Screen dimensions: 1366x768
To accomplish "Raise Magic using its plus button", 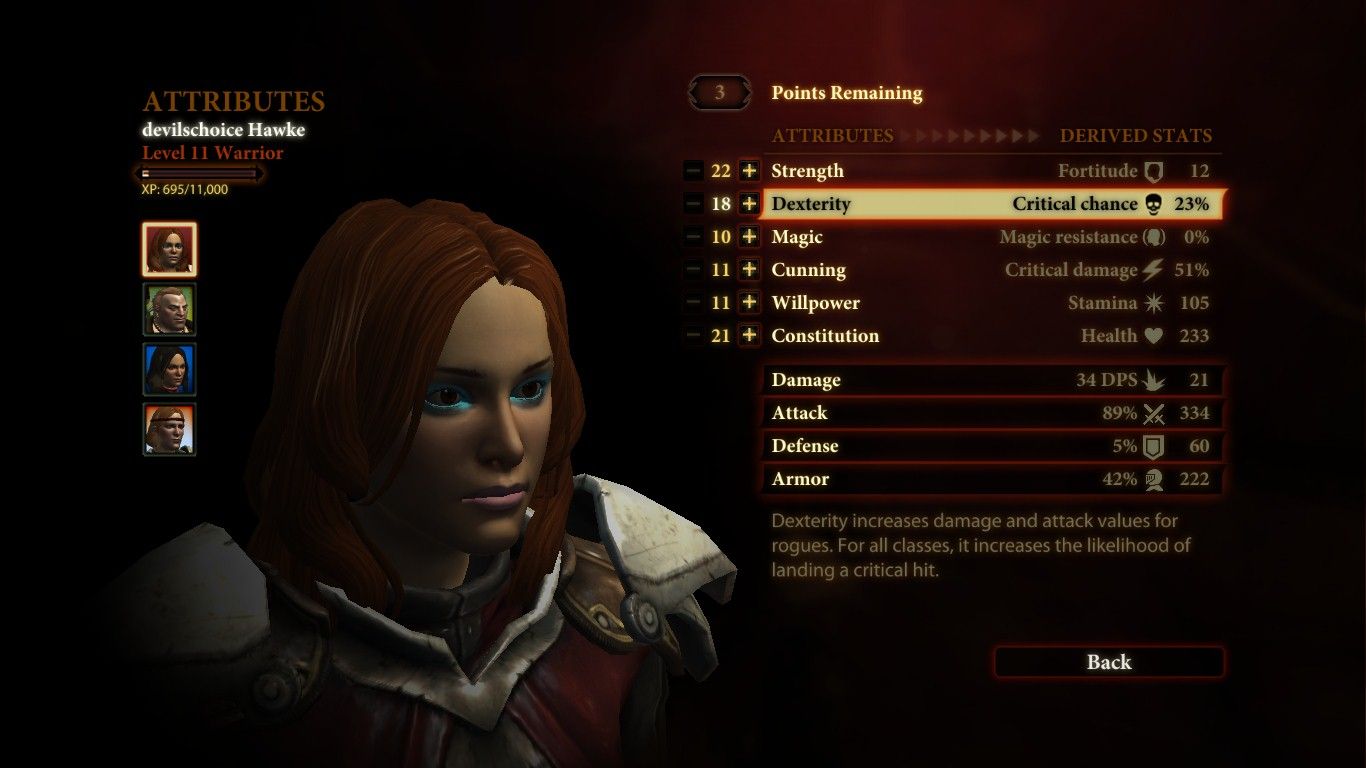I will [749, 237].
